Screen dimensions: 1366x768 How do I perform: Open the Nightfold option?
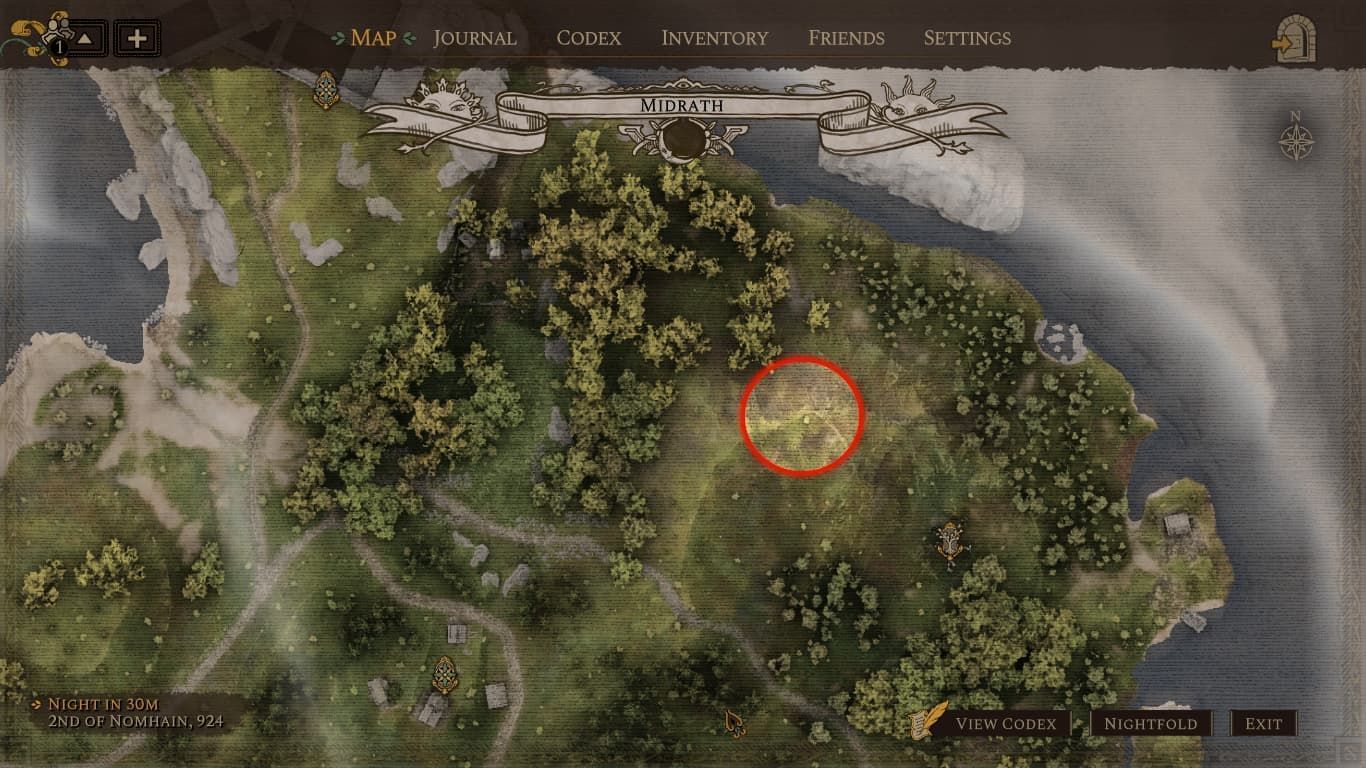point(1152,722)
